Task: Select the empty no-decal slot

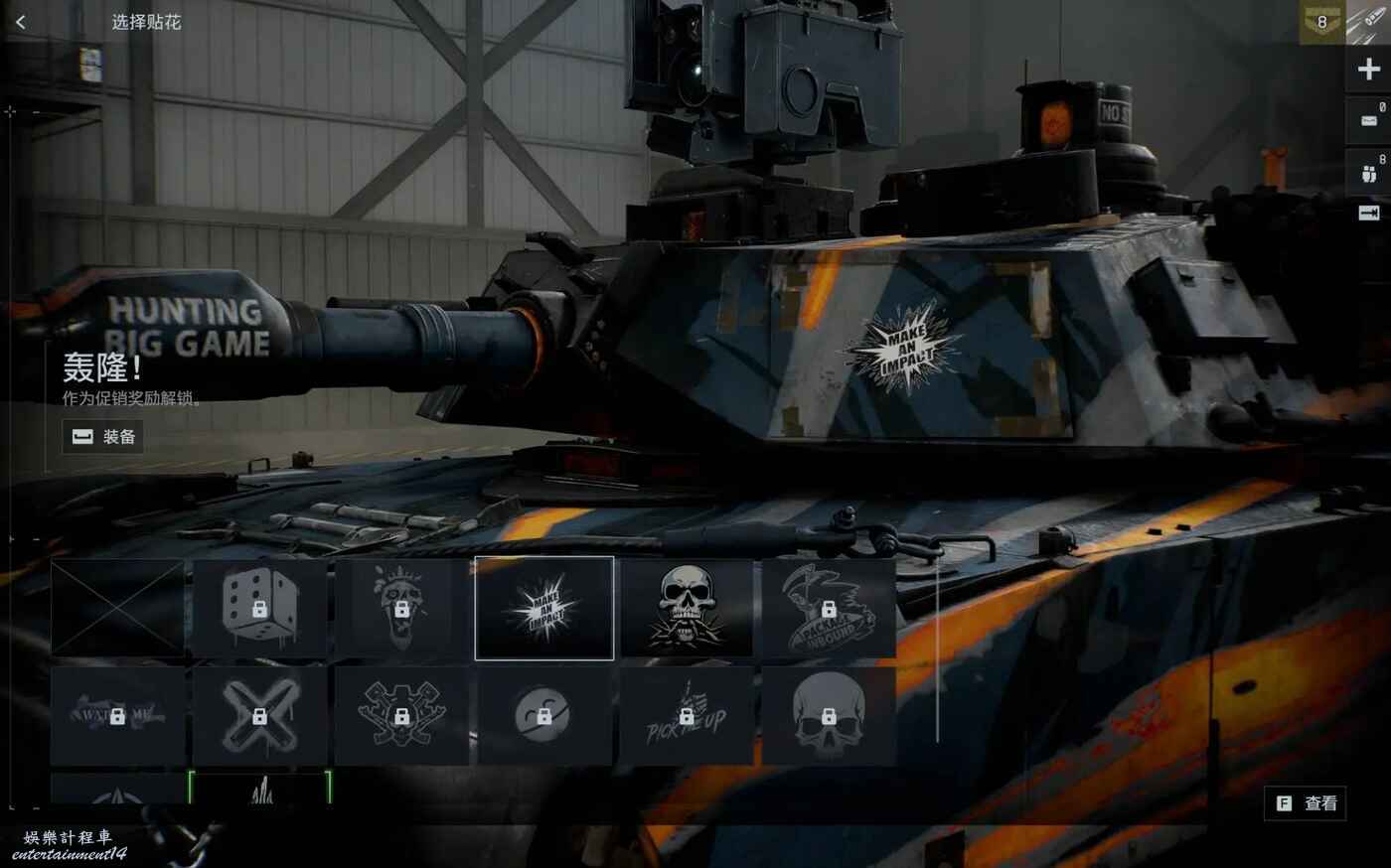Action: (x=117, y=608)
